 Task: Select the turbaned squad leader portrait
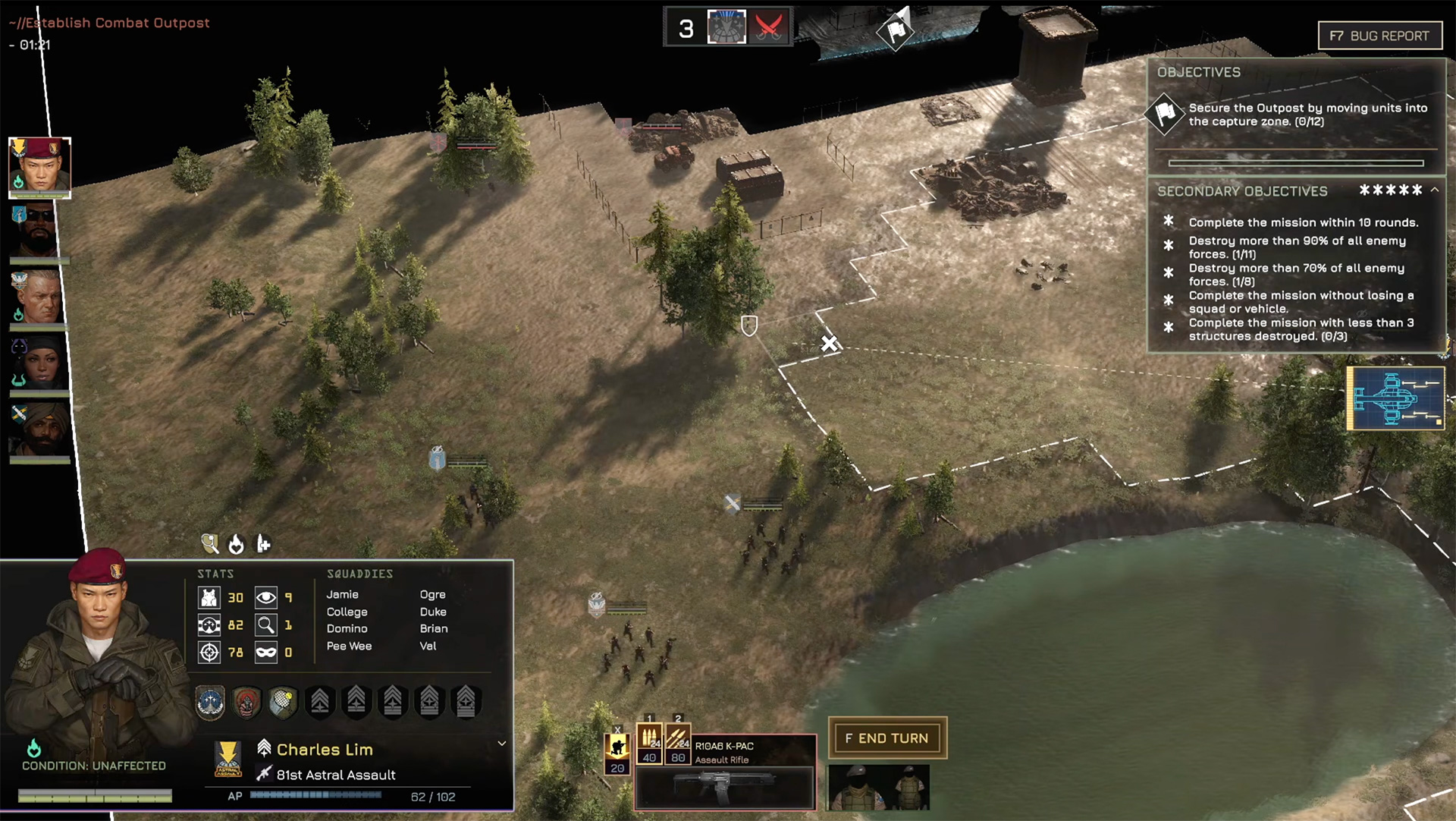(39, 429)
